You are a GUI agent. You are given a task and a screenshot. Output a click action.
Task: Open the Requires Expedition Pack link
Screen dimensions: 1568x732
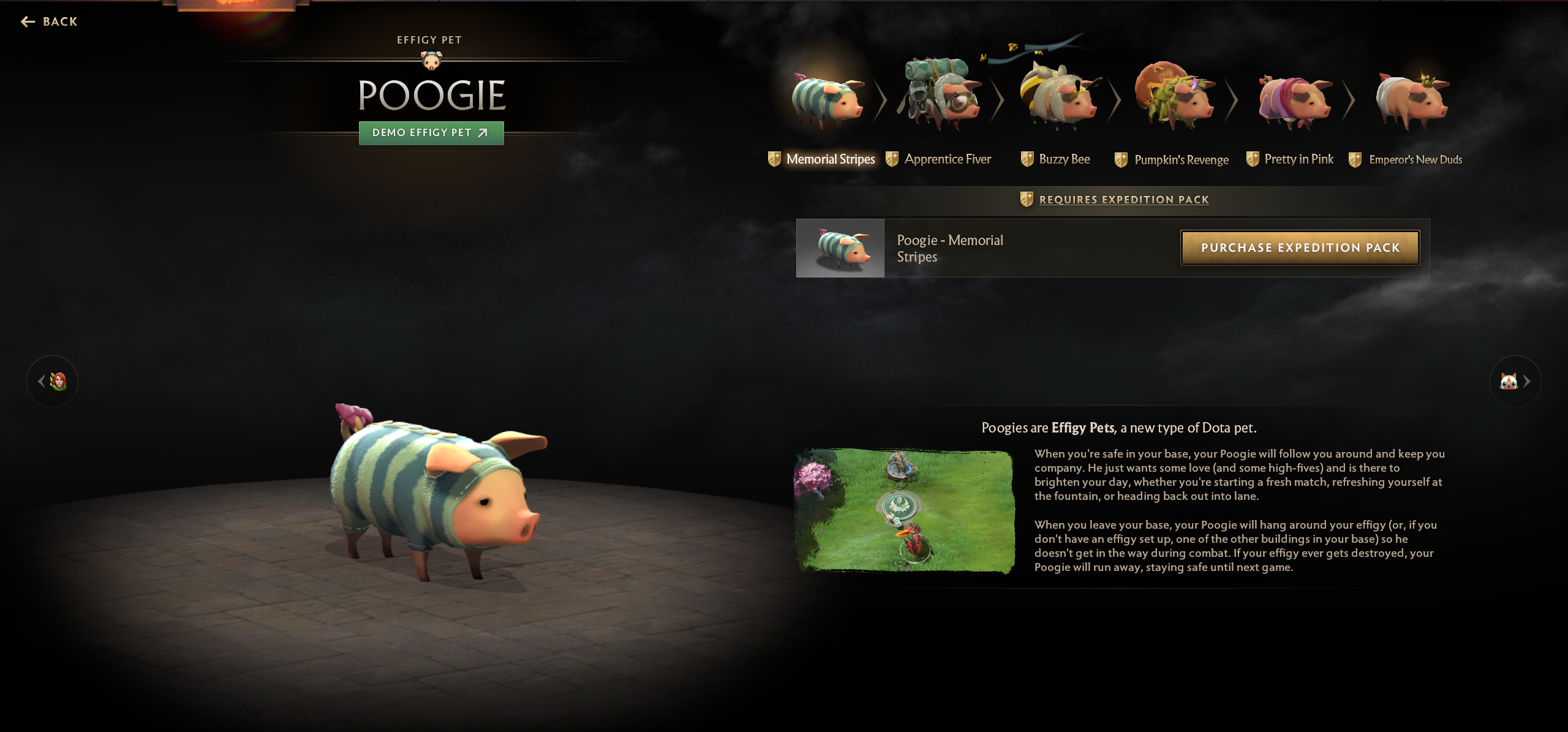[x=1123, y=200]
